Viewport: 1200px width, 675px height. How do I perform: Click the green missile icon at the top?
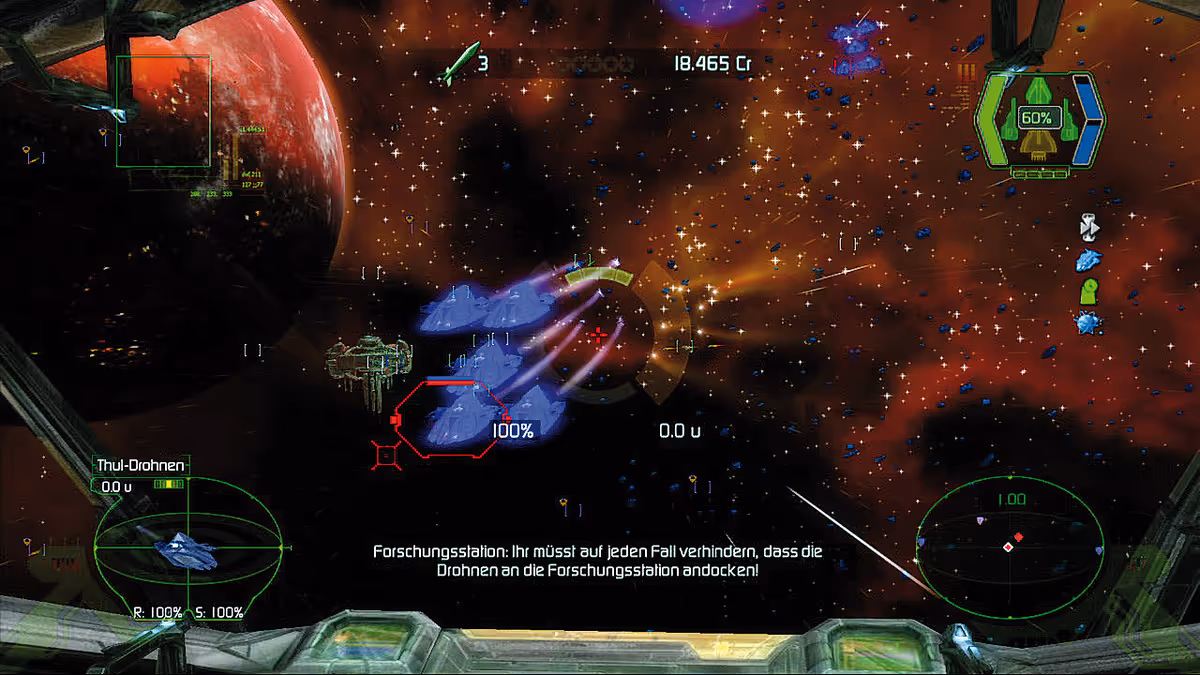coord(461,64)
